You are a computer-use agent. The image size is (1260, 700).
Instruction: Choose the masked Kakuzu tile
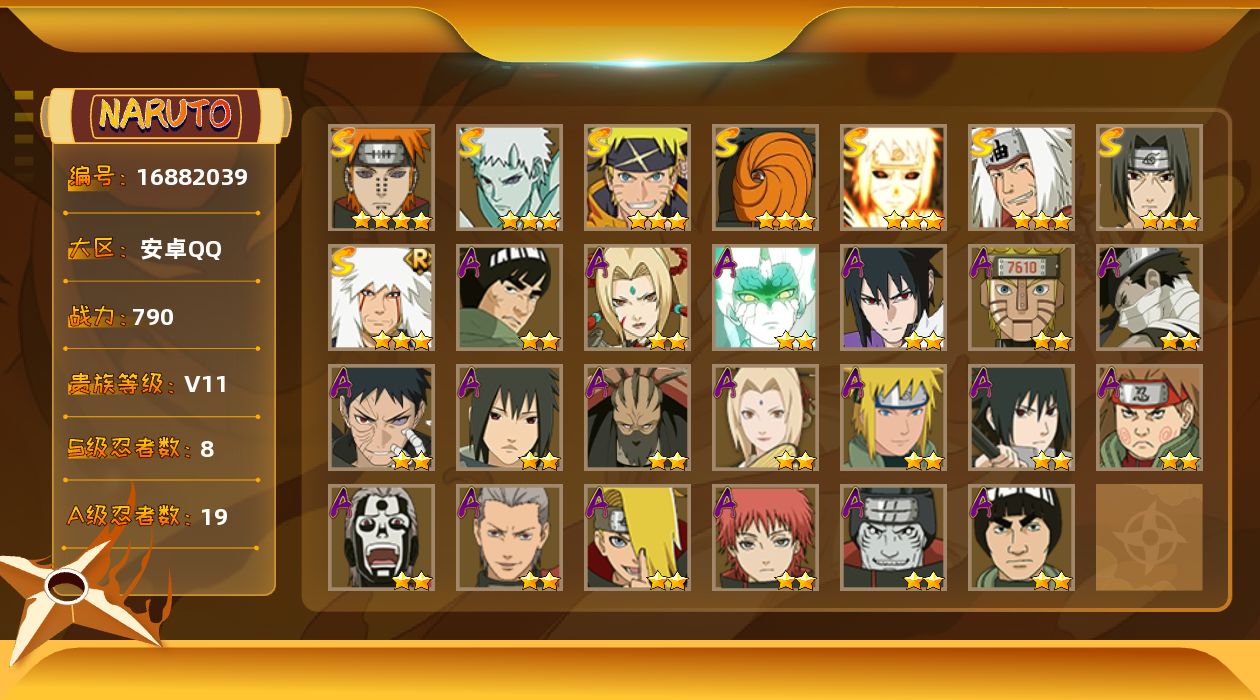pos(637,417)
